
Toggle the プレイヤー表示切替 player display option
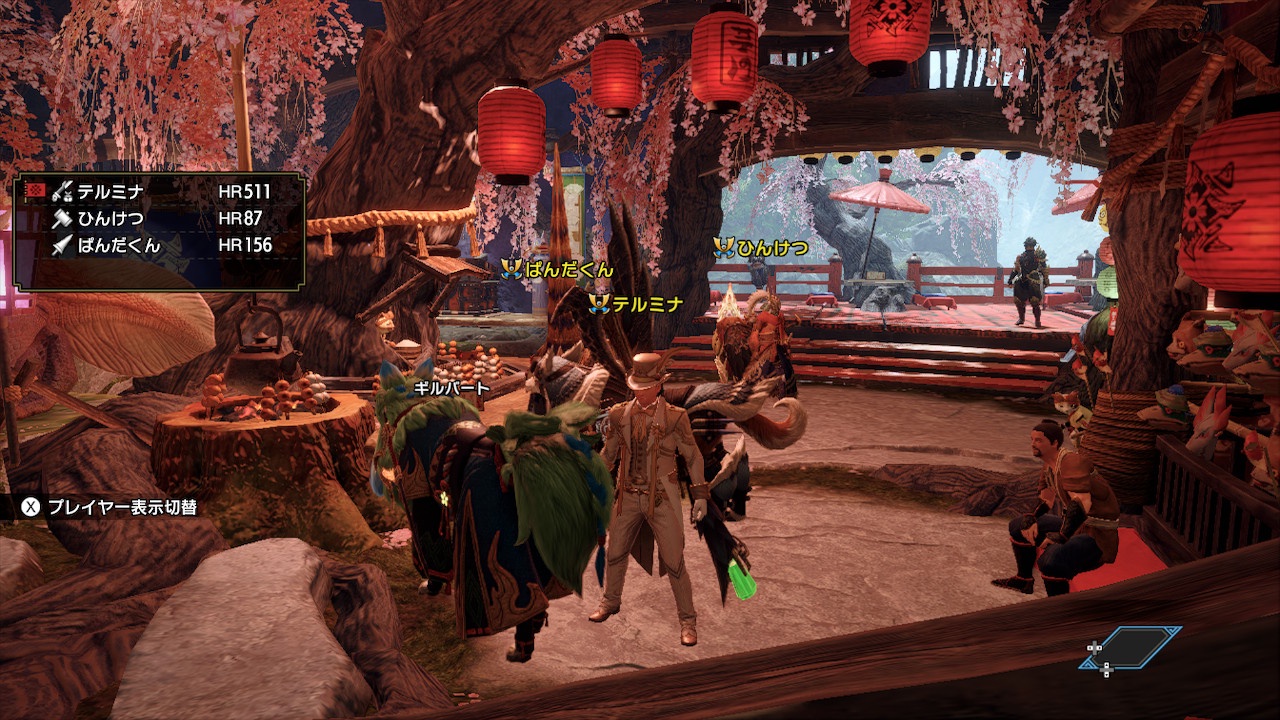click(110, 507)
